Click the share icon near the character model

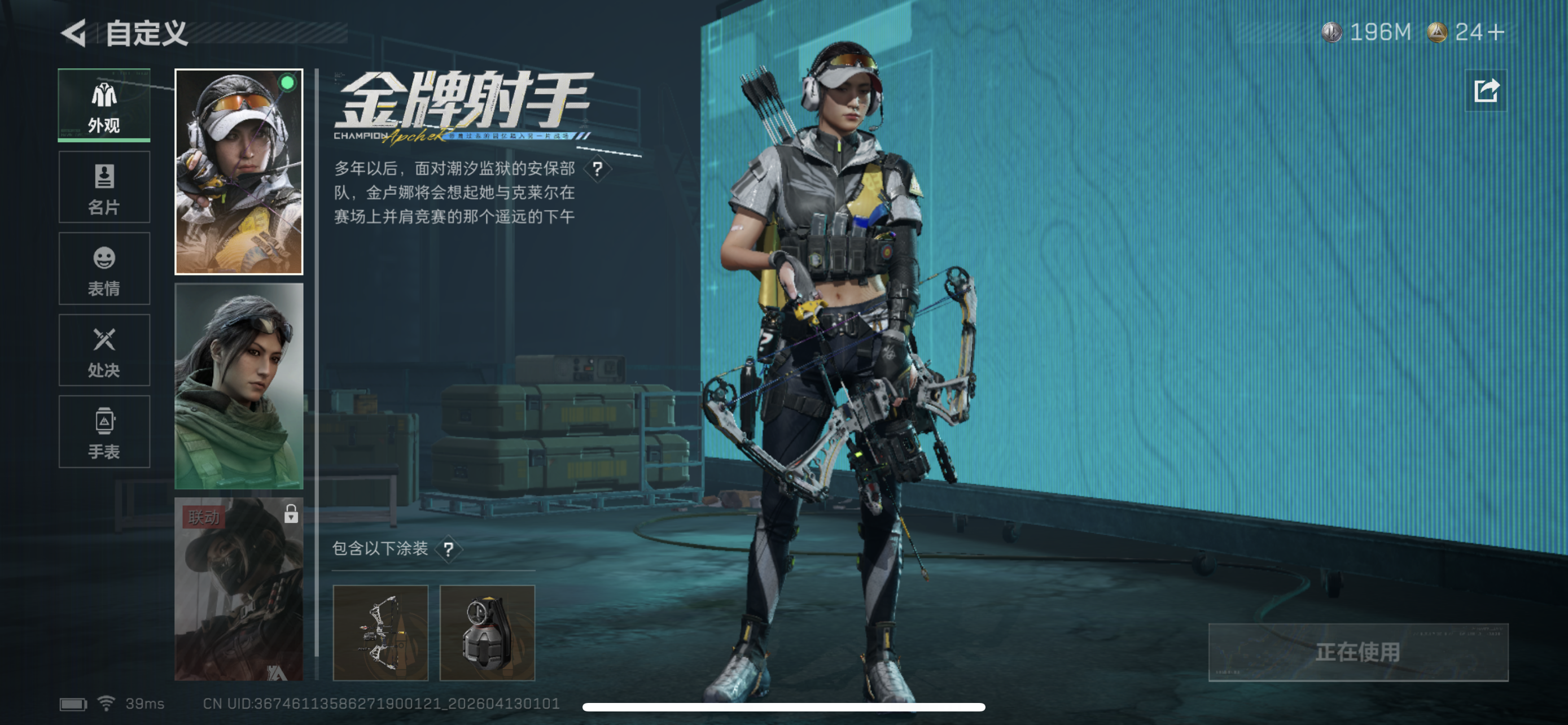(1485, 90)
